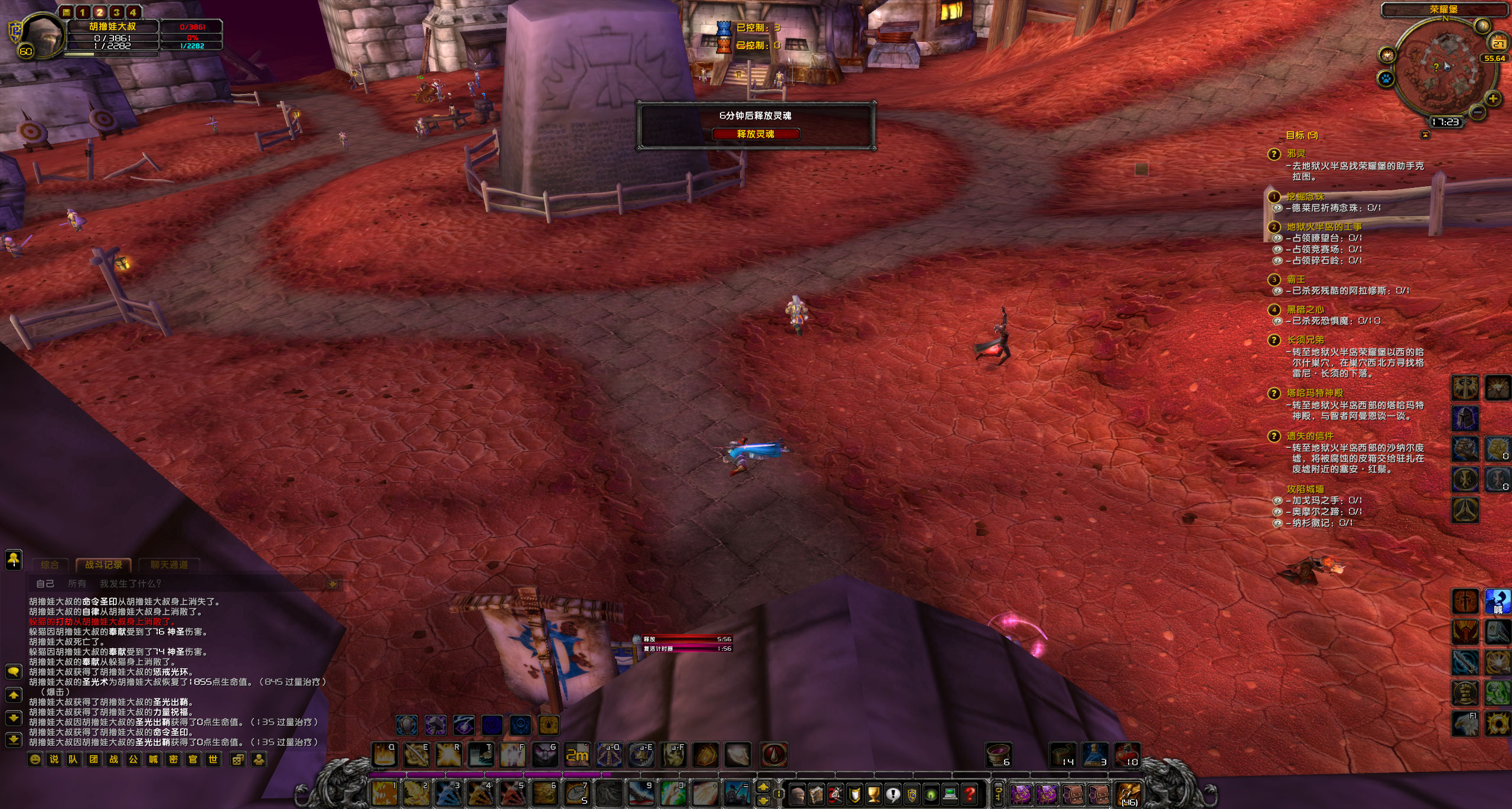The width and height of the screenshot is (1512, 809).
Task: Open the yellow chat bubble menu icon
Action: [x=13, y=671]
